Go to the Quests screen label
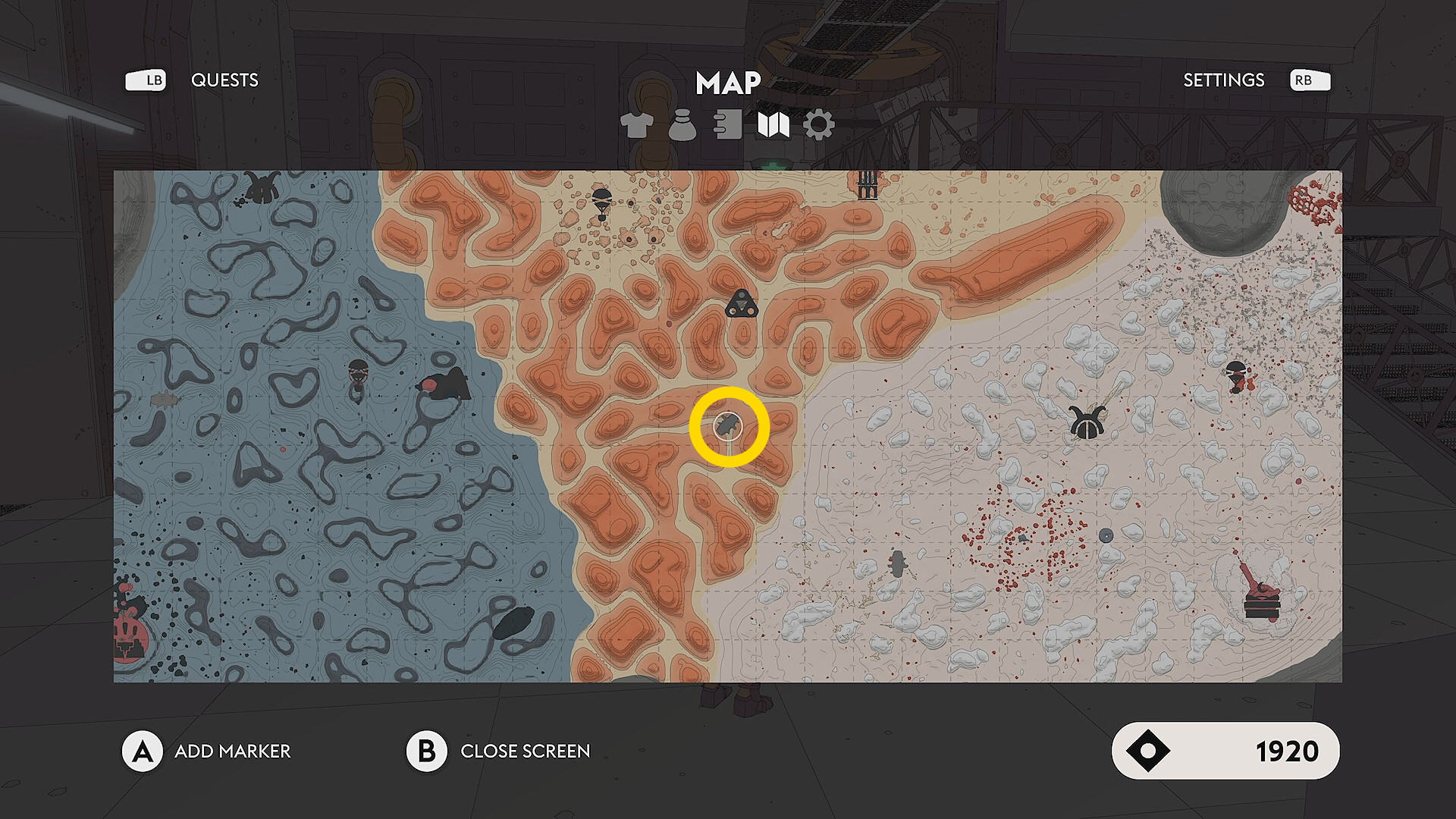 (x=224, y=80)
